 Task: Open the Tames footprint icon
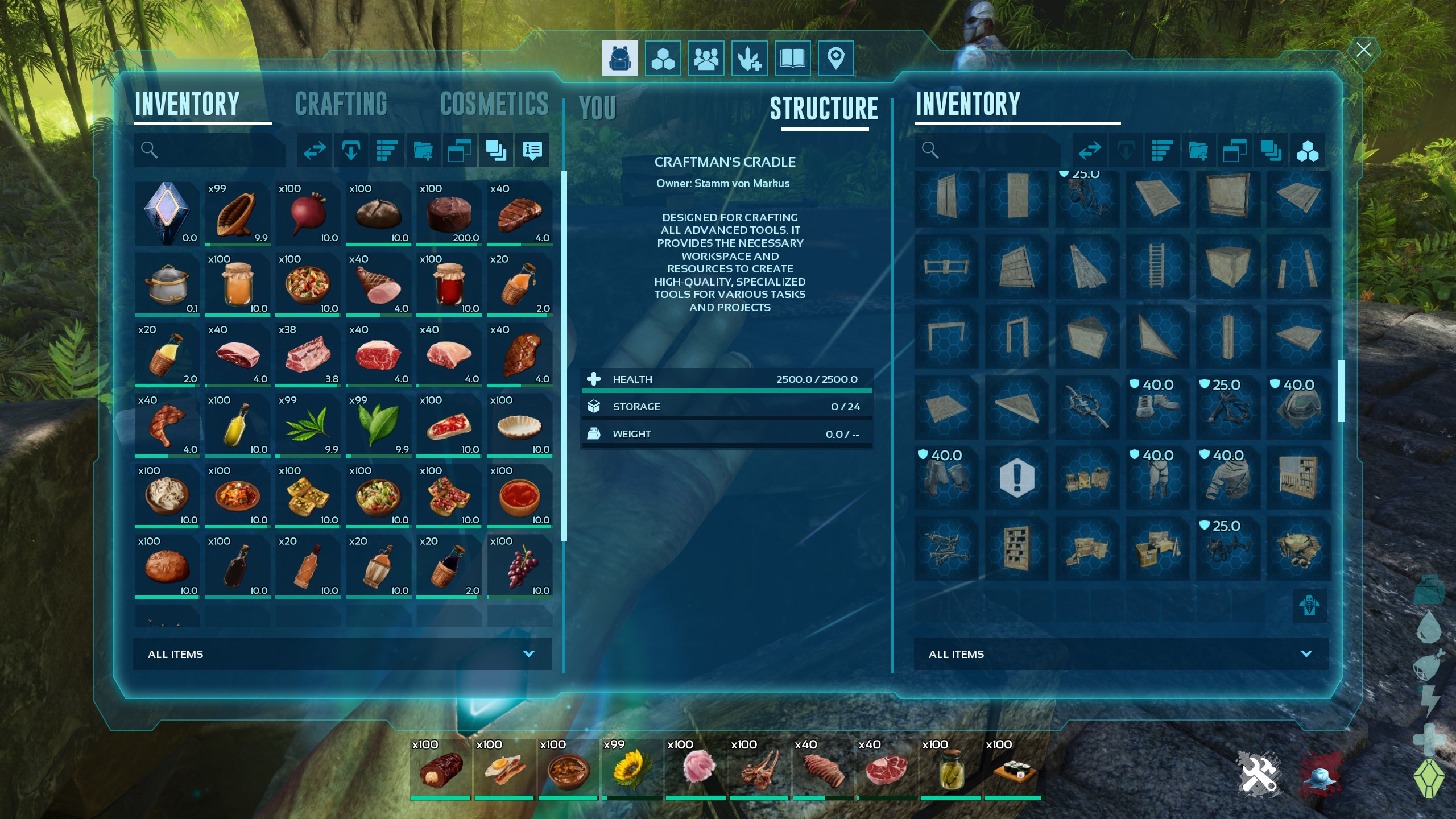748,57
